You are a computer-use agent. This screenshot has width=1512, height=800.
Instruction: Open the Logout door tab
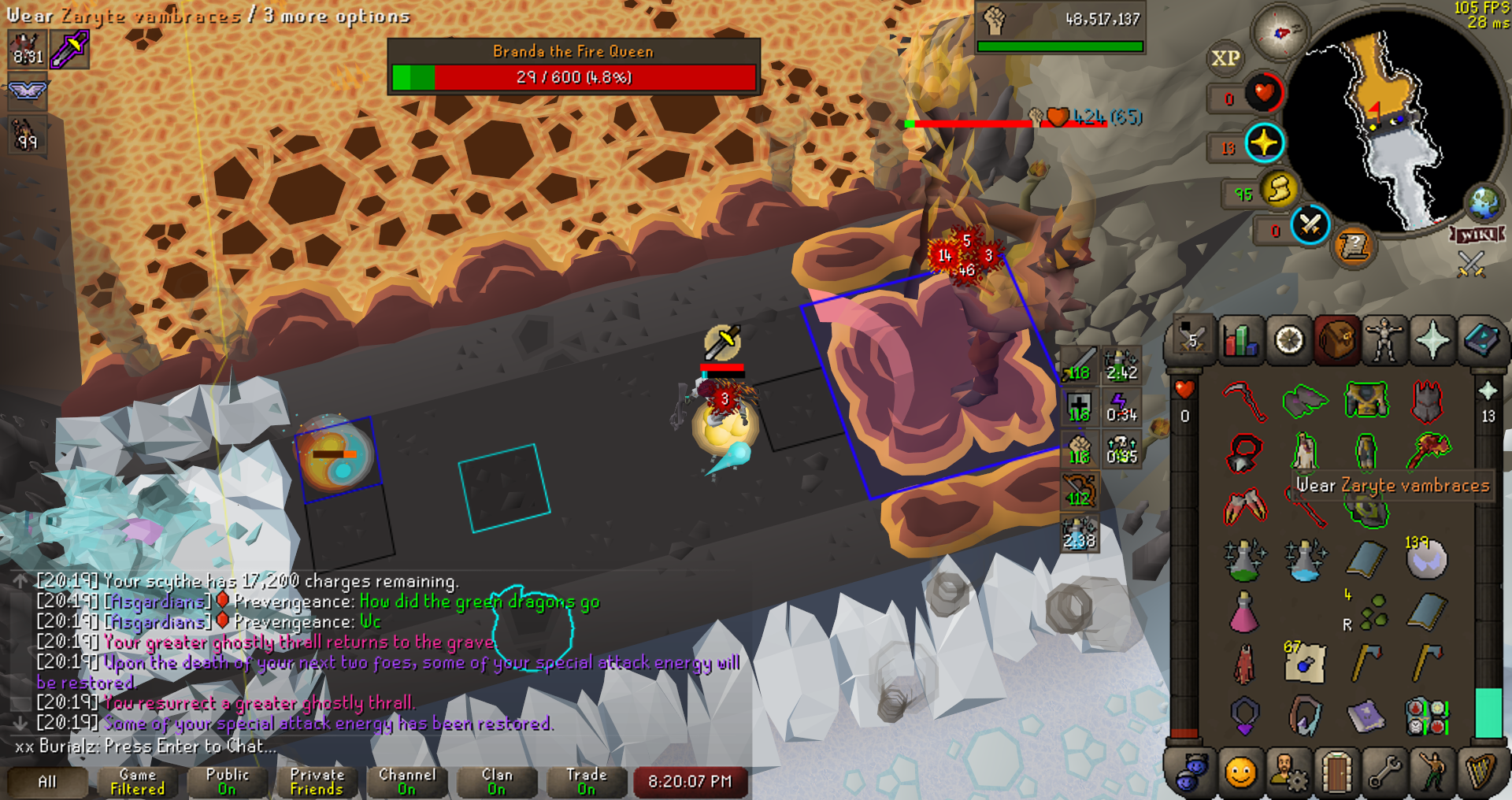point(1336,772)
